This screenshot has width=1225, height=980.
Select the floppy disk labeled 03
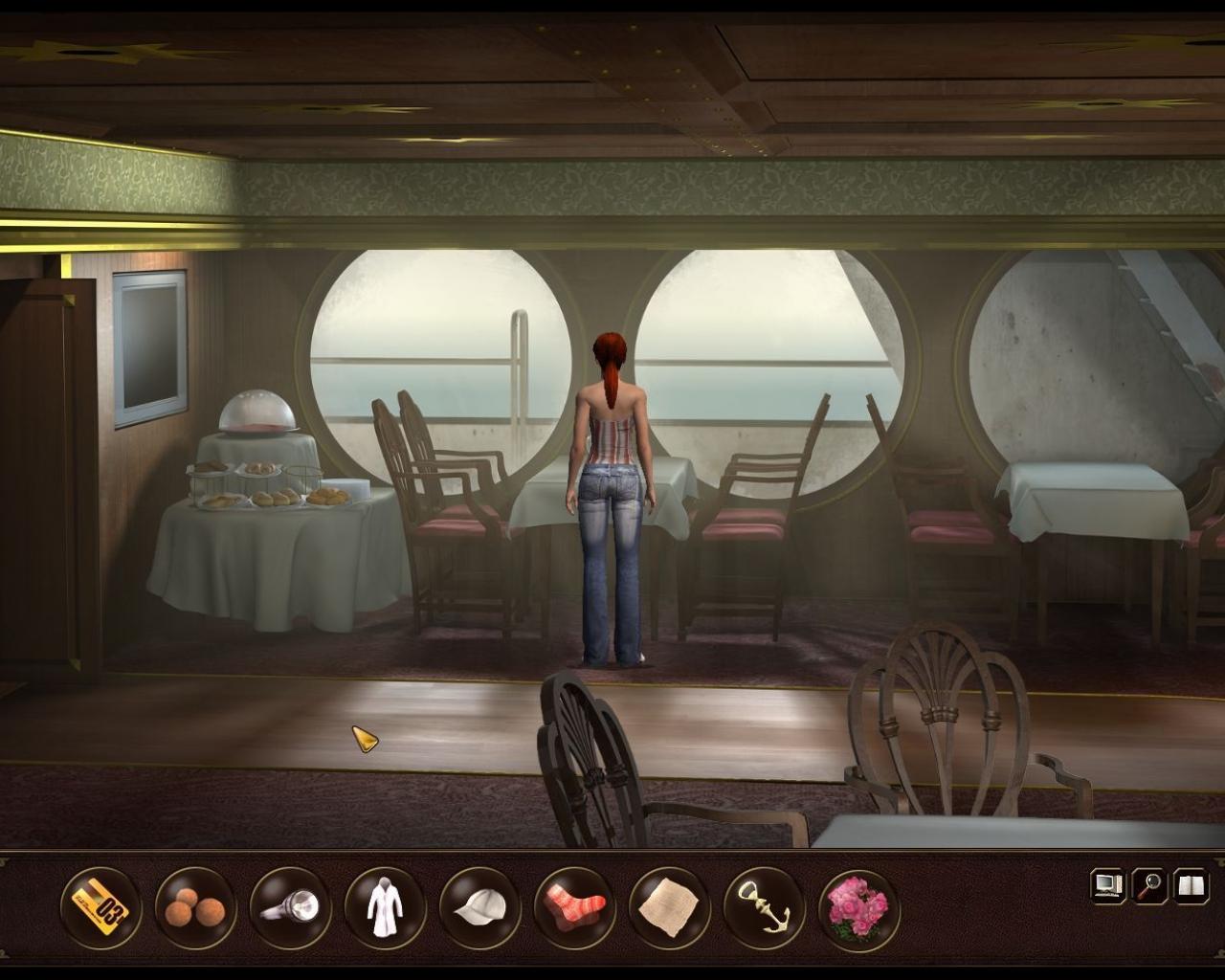pos(100,905)
